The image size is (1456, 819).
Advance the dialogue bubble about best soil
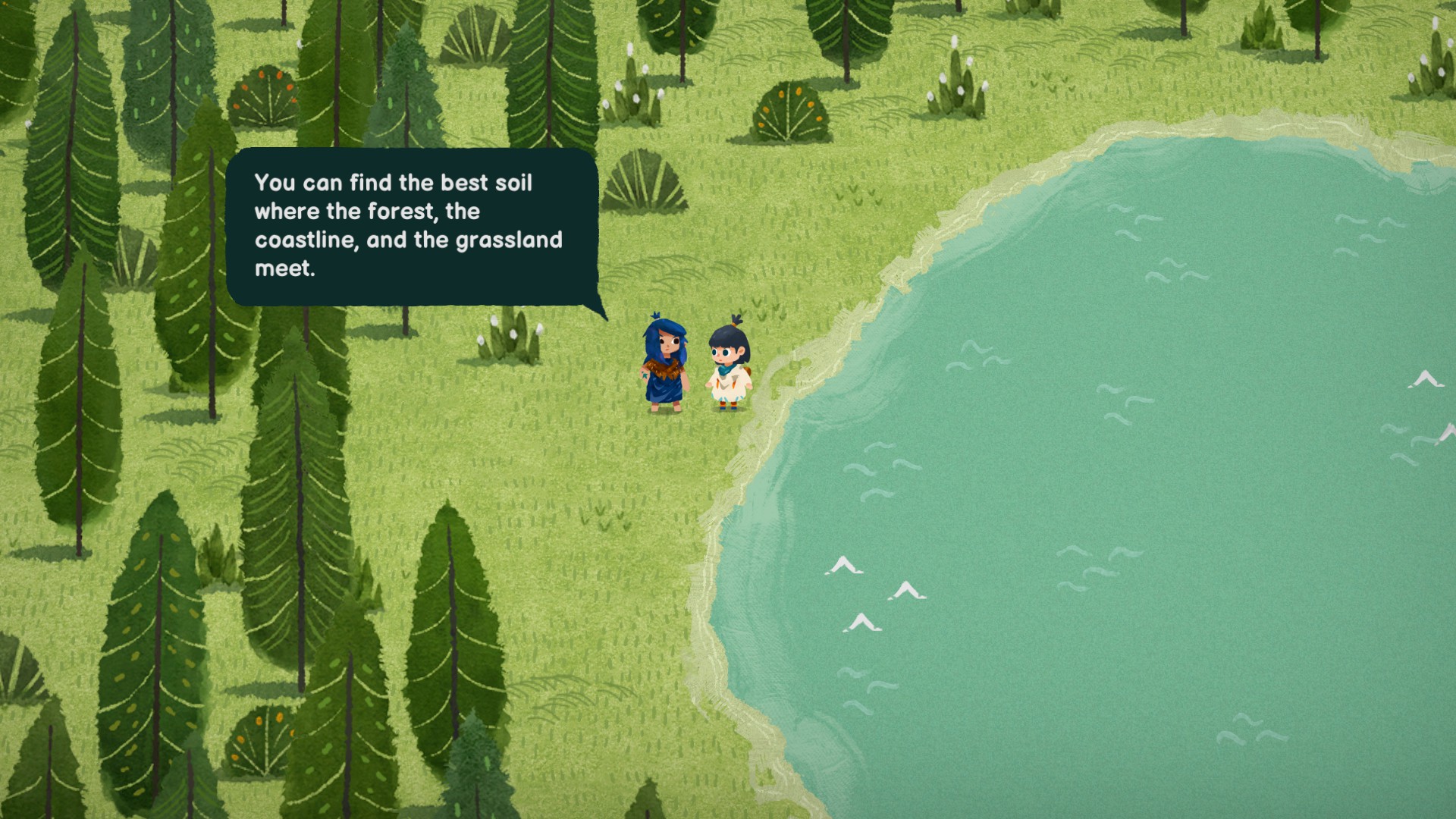tap(412, 226)
